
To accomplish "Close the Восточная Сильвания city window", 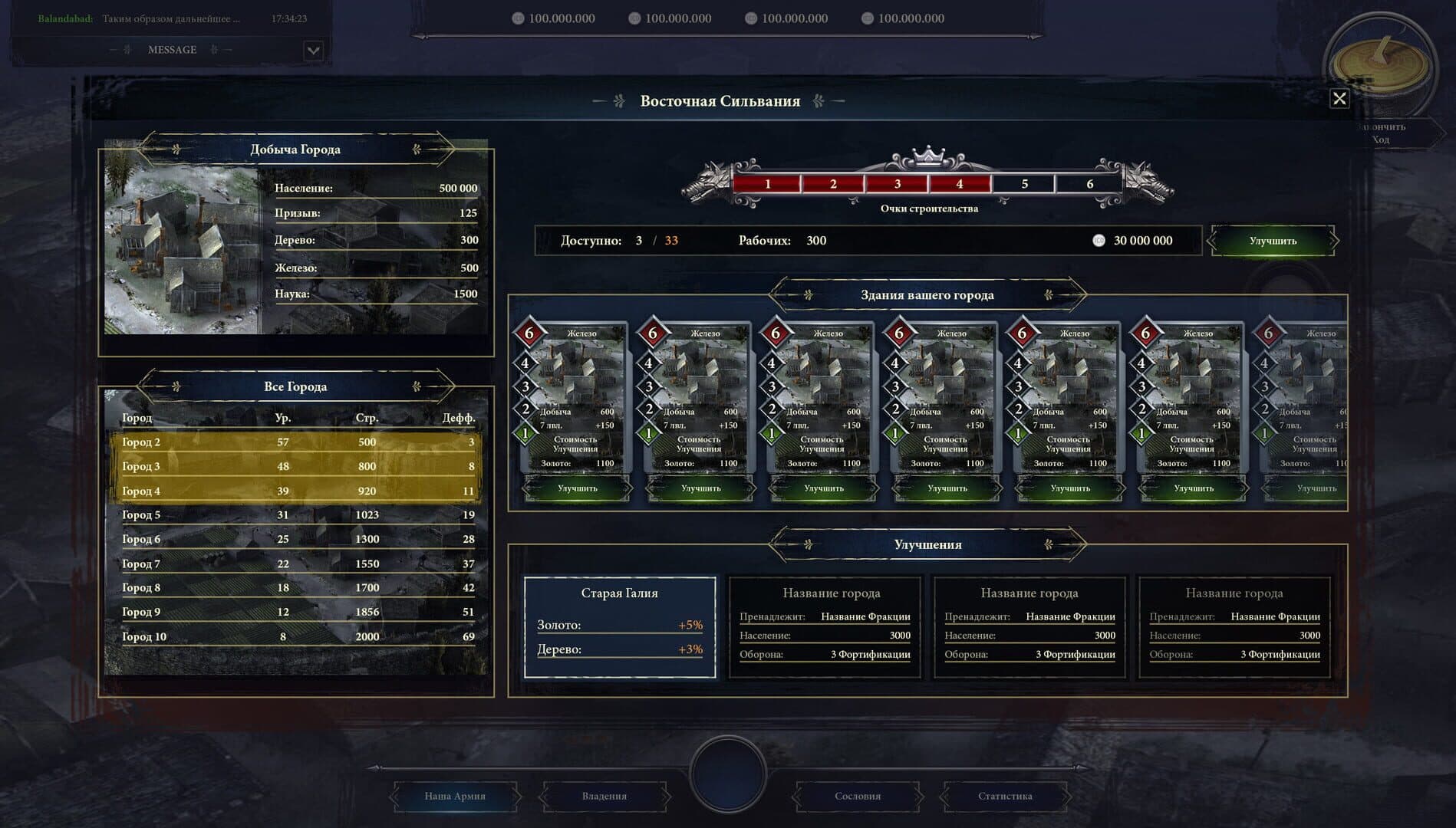I will click(1339, 99).
